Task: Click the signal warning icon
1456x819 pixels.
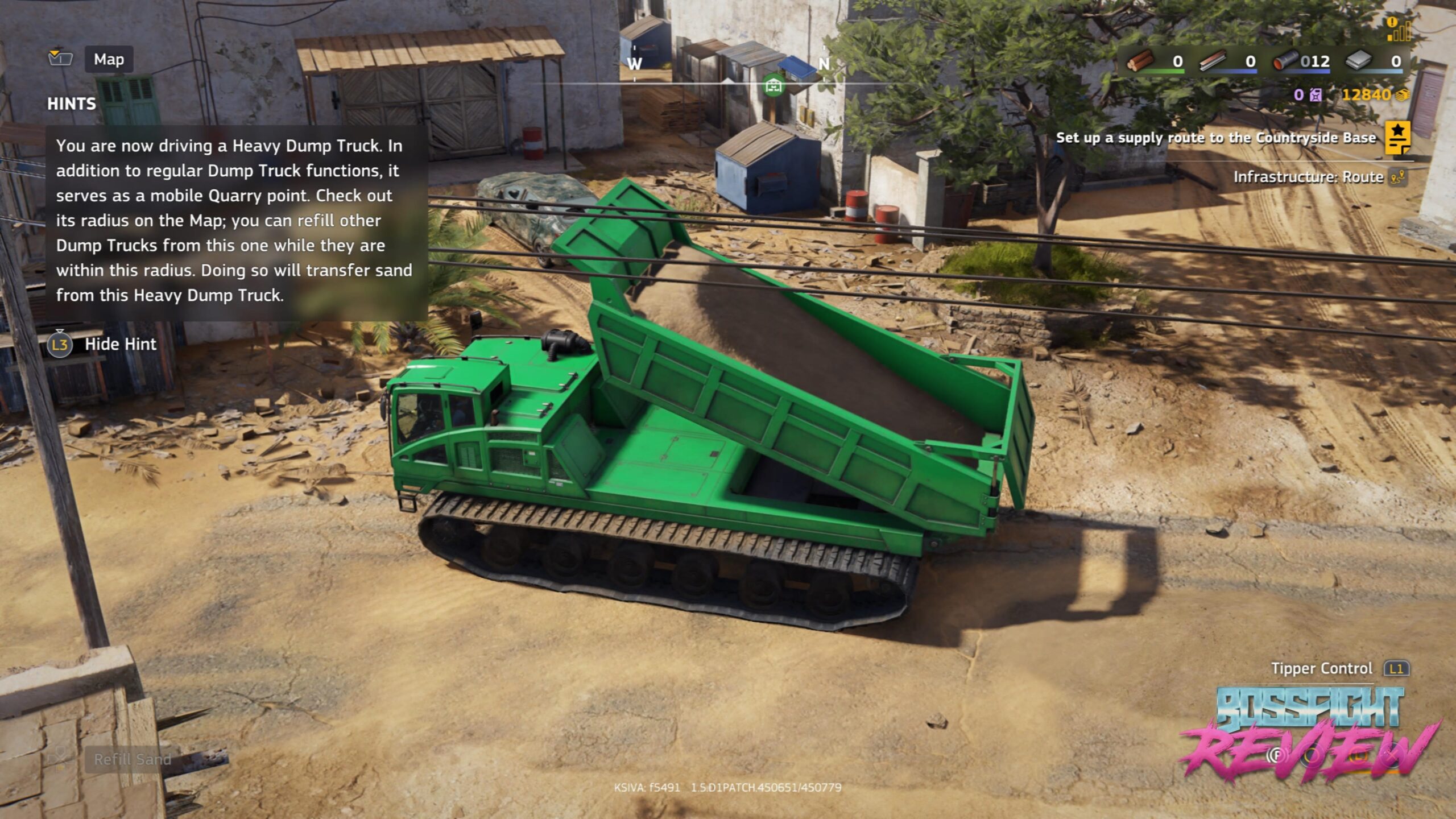Action: (1399, 30)
